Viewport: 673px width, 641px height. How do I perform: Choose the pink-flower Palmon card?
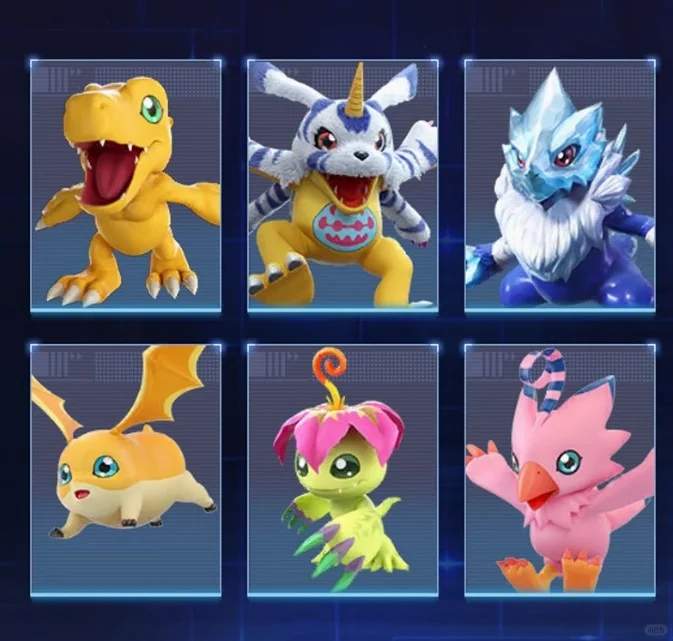tap(342, 470)
